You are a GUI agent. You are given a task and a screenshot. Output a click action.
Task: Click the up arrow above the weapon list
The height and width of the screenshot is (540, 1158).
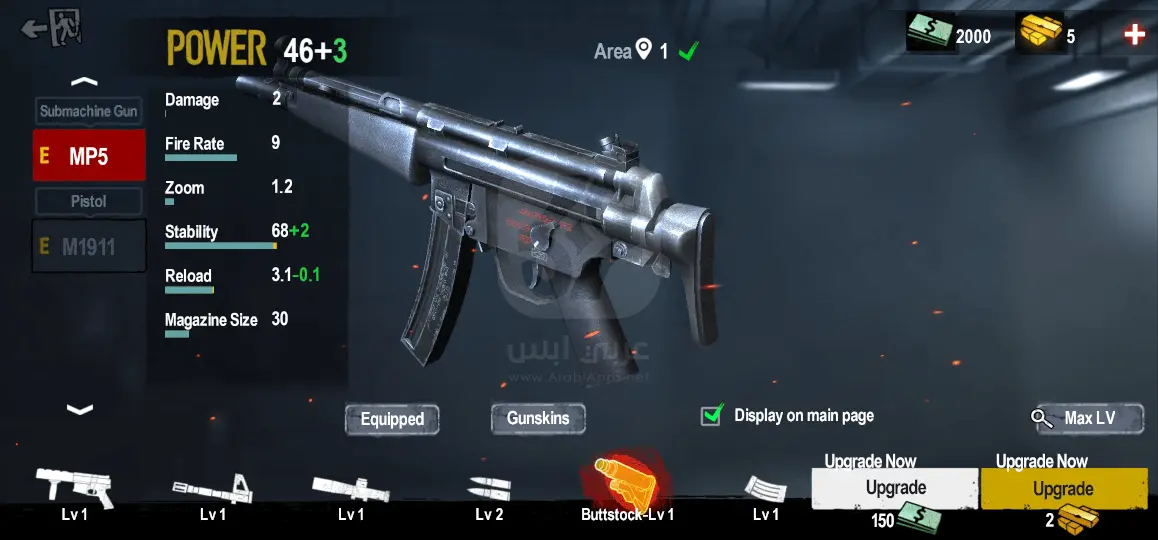point(85,81)
